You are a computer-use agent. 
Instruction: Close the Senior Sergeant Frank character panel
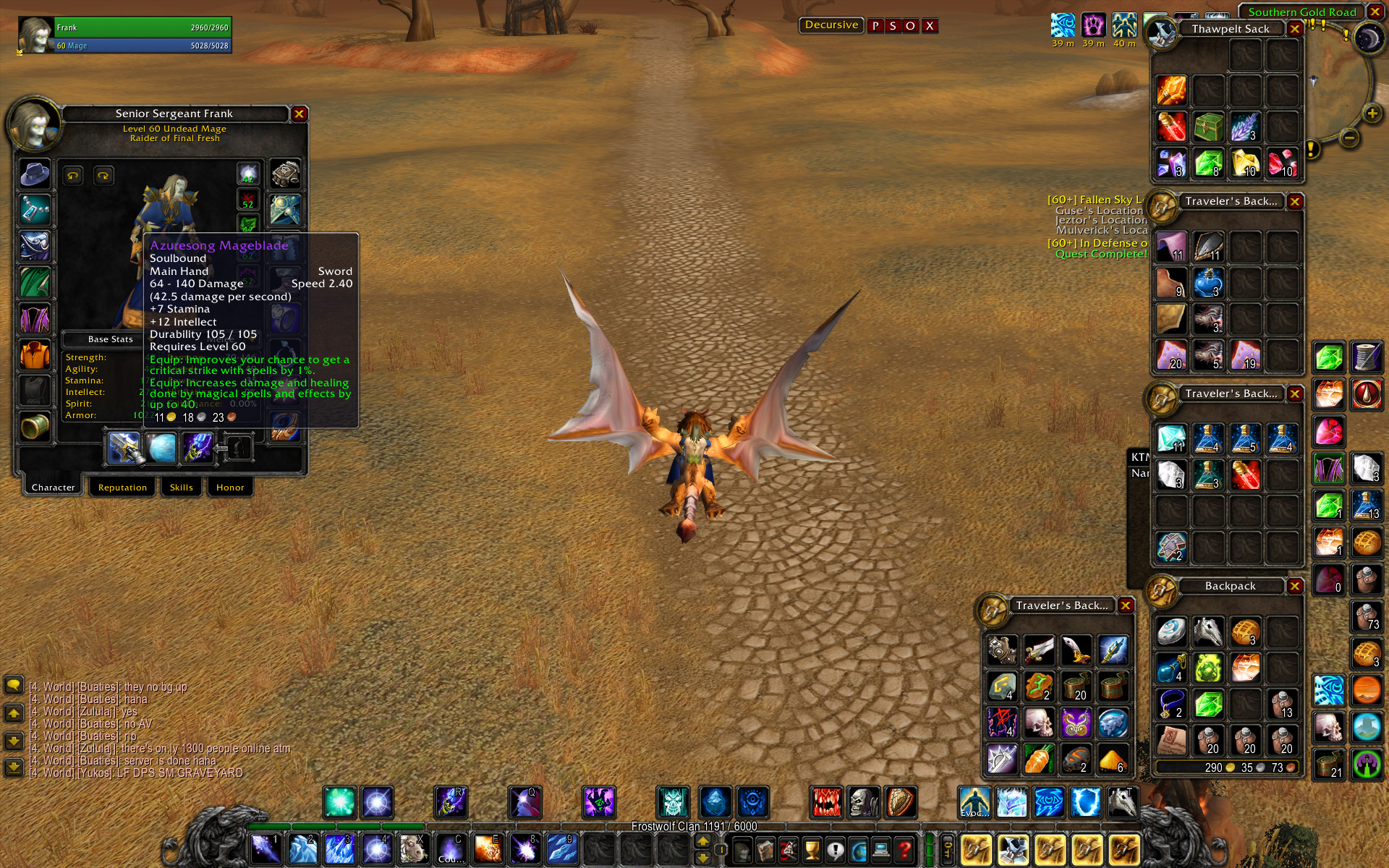[299, 114]
